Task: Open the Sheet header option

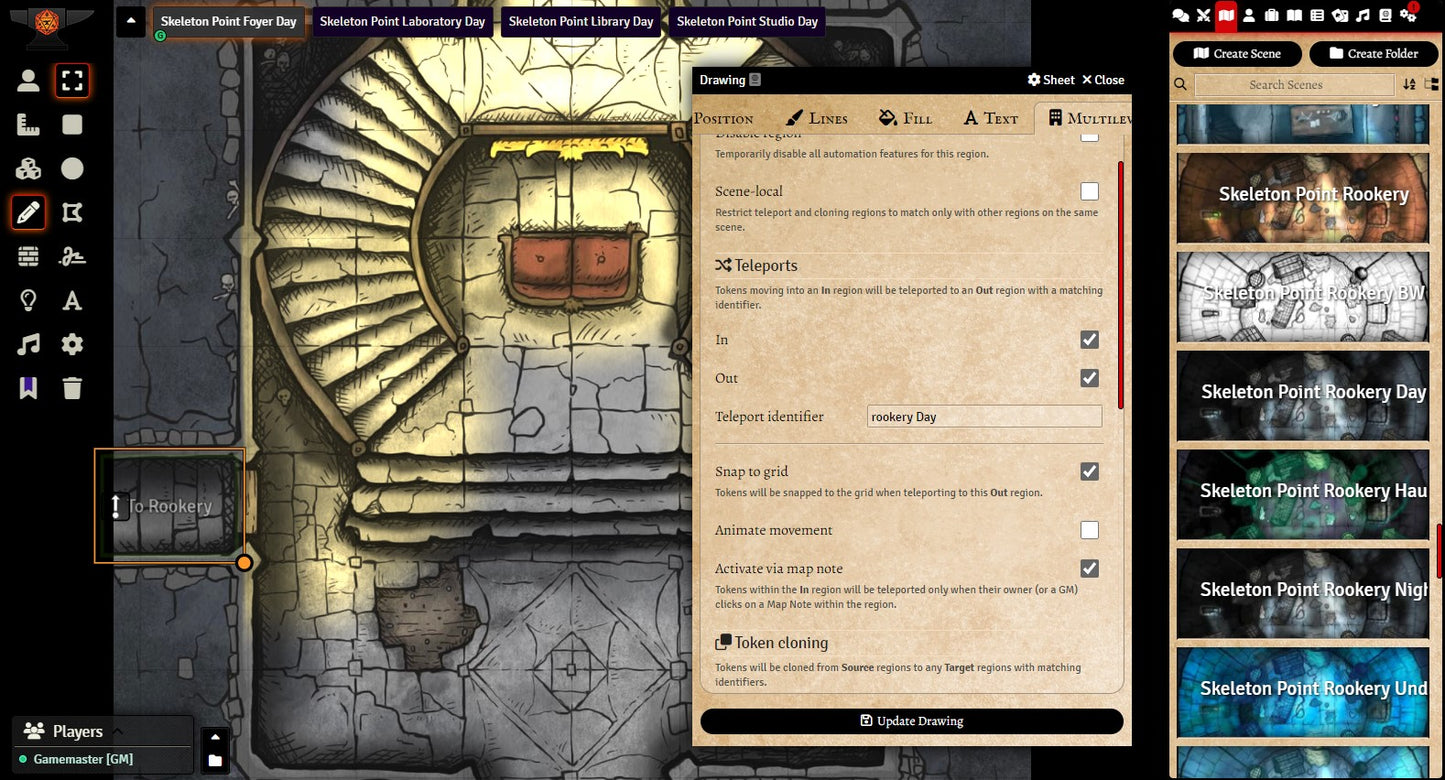Action: [1050, 80]
